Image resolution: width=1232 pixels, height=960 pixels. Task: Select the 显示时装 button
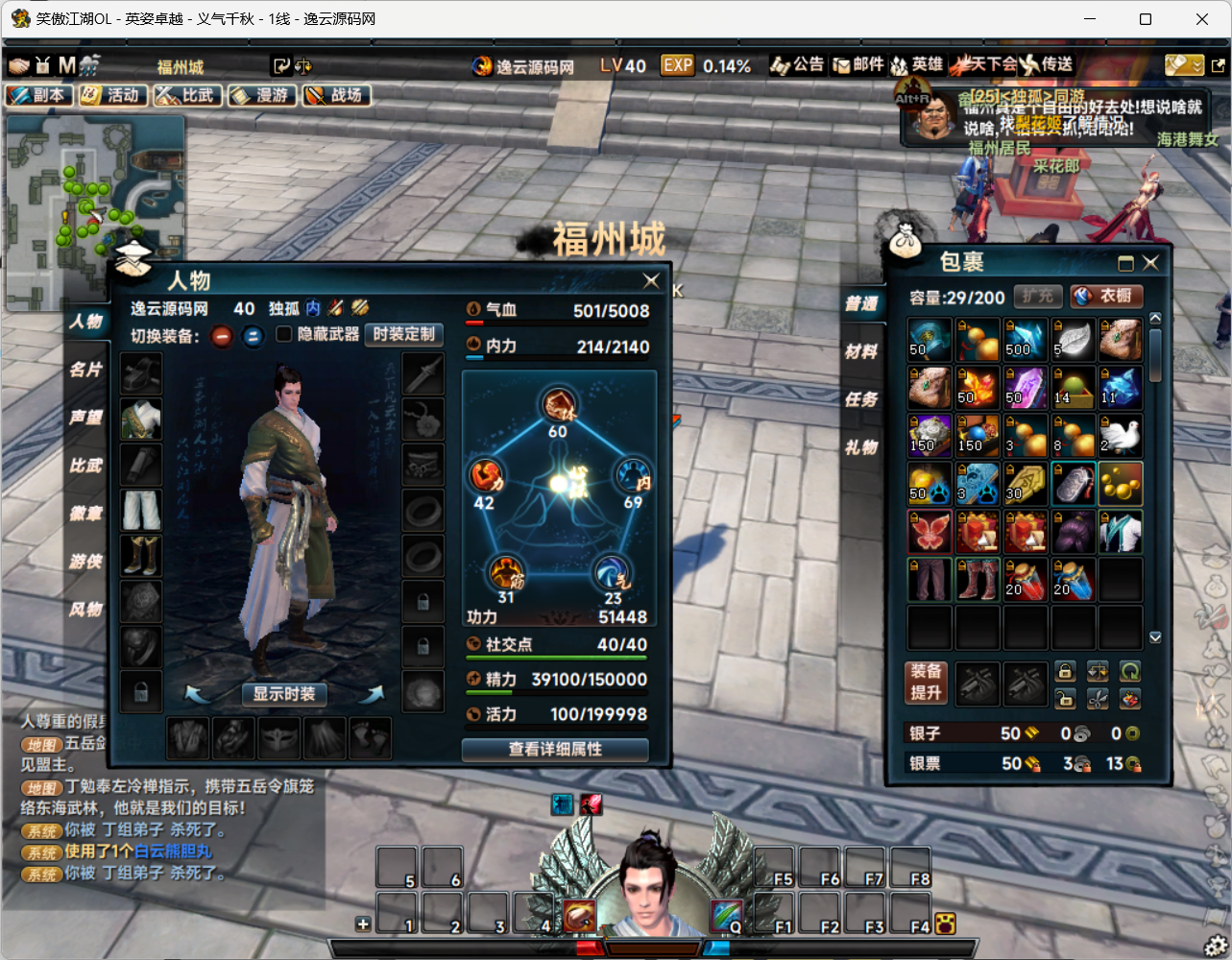pyautogui.click(x=284, y=693)
